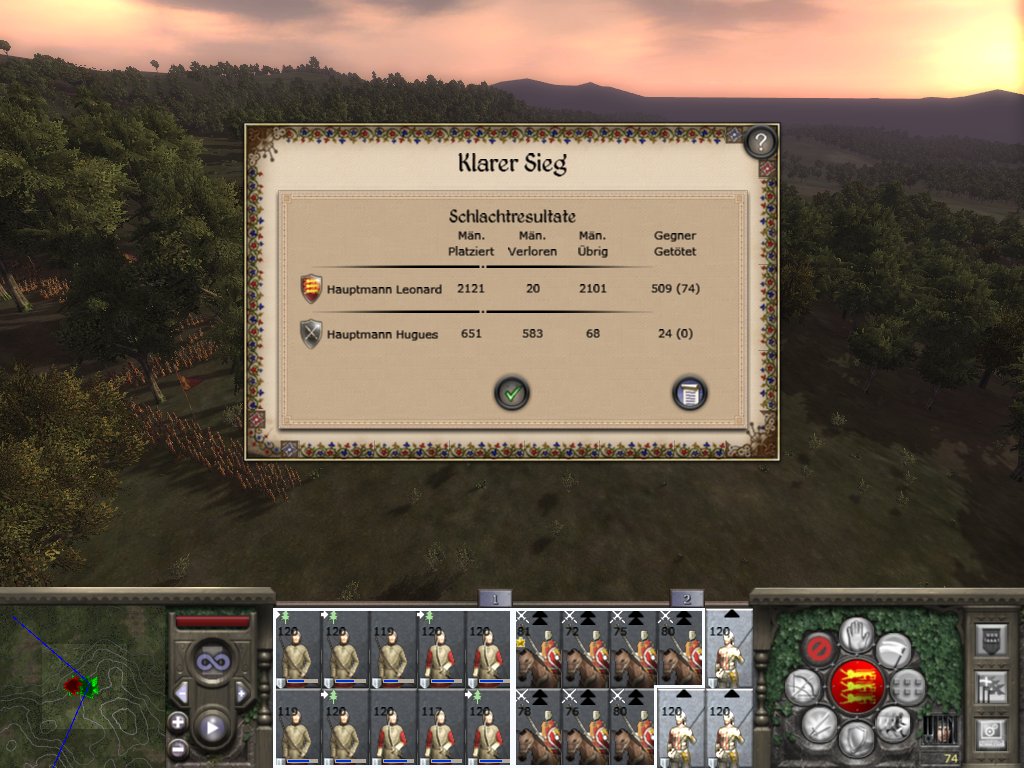This screenshot has height=768, width=1024.
Task: Select unit group tab 2
Action: [x=686, y=599]
